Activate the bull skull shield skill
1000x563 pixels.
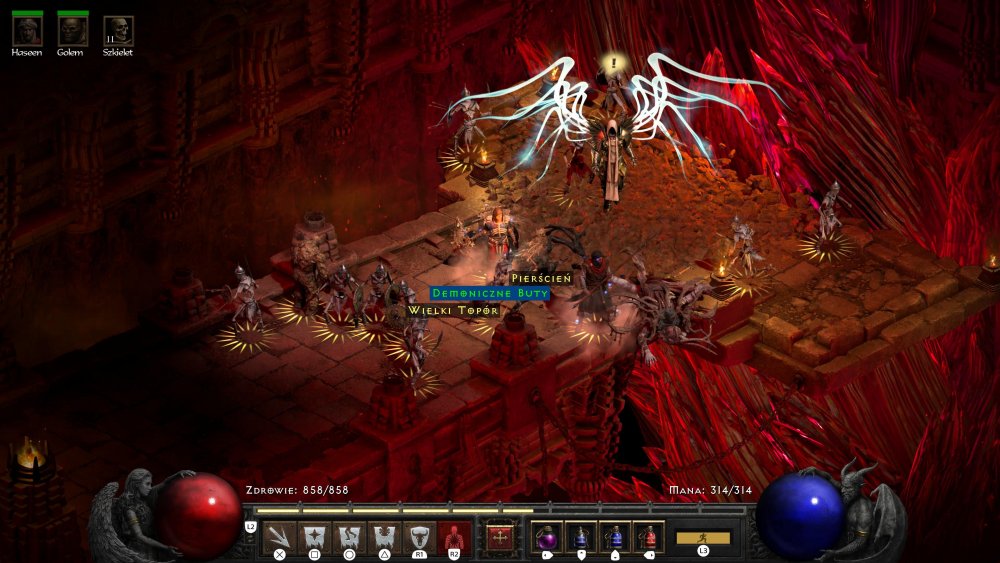click(x=419, y=537)
